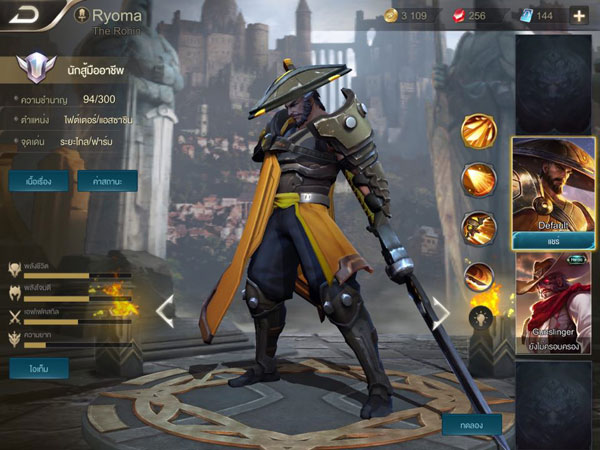Click the แชร์ button under Default skin
This screenshot has height=450, width=600.
point(553,241)
